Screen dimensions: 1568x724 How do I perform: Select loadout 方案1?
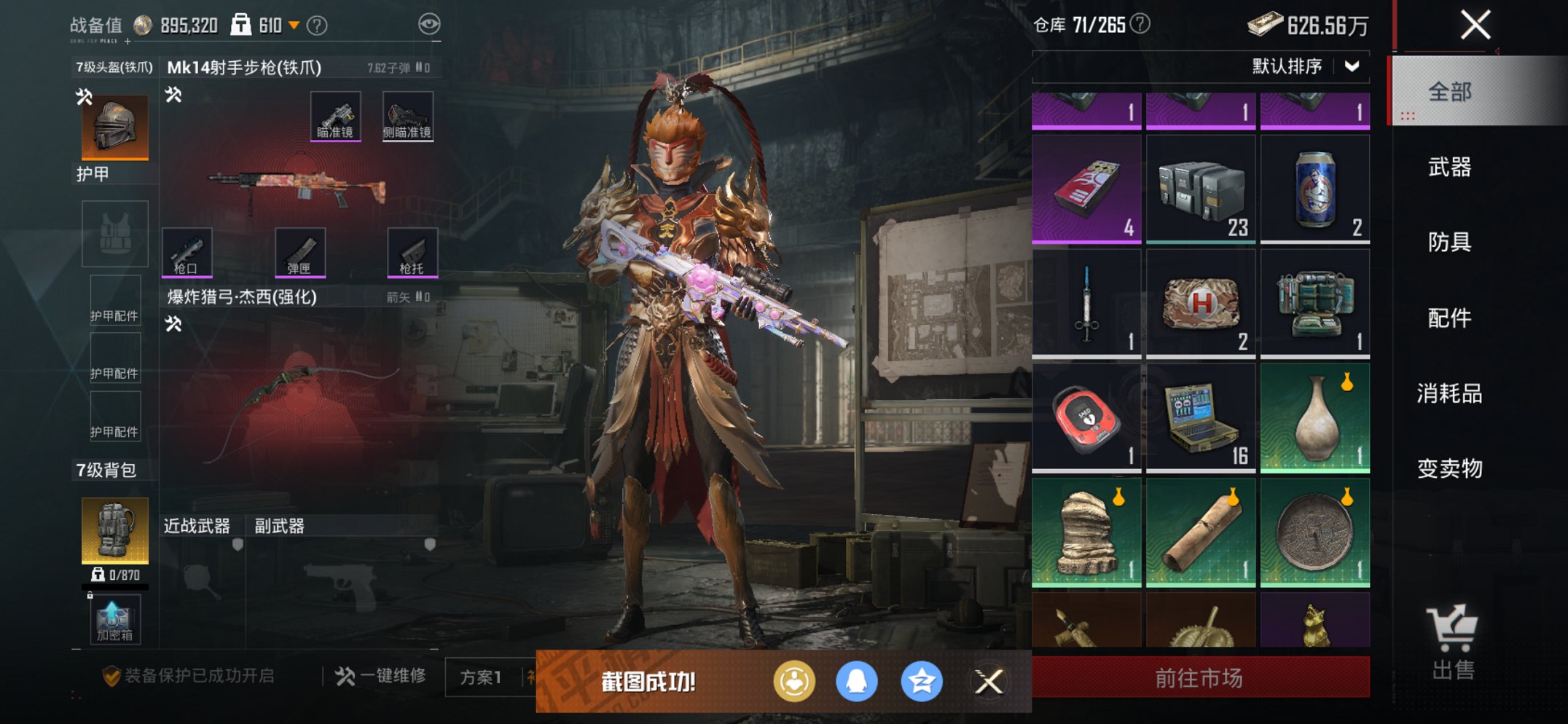[481, 677]
